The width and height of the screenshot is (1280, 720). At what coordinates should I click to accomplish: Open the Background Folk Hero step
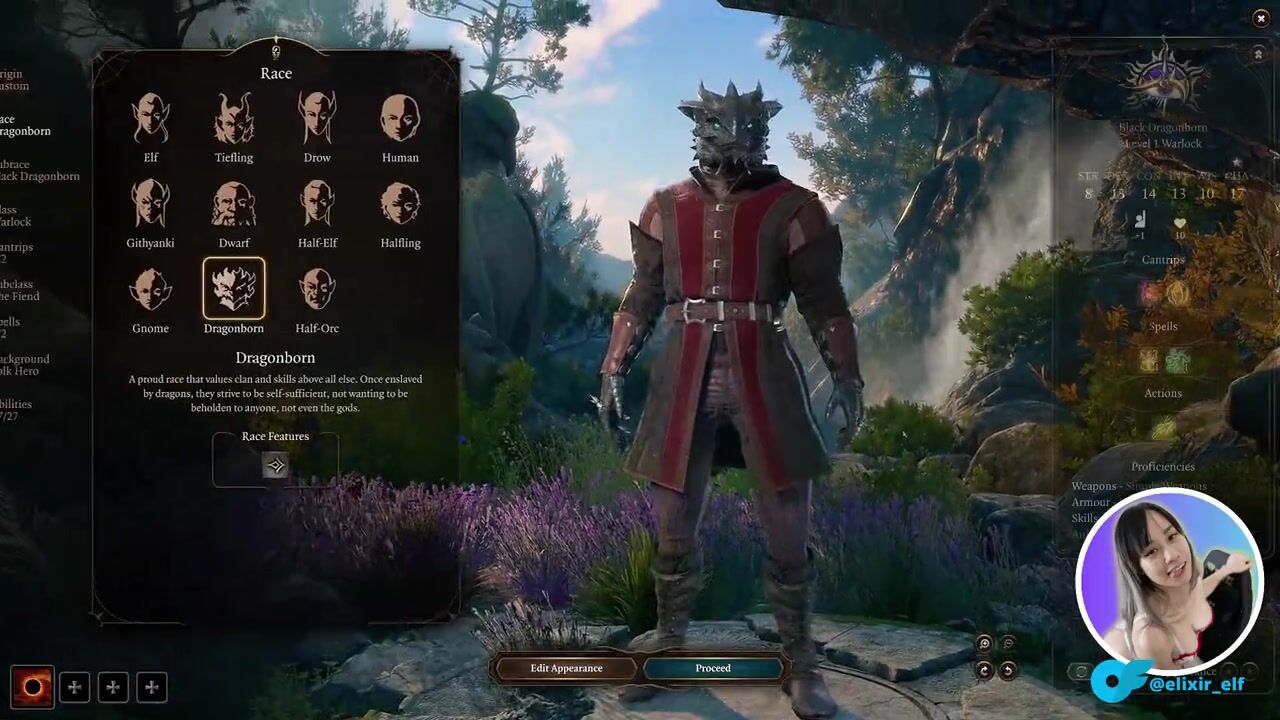tap(24, 365)
